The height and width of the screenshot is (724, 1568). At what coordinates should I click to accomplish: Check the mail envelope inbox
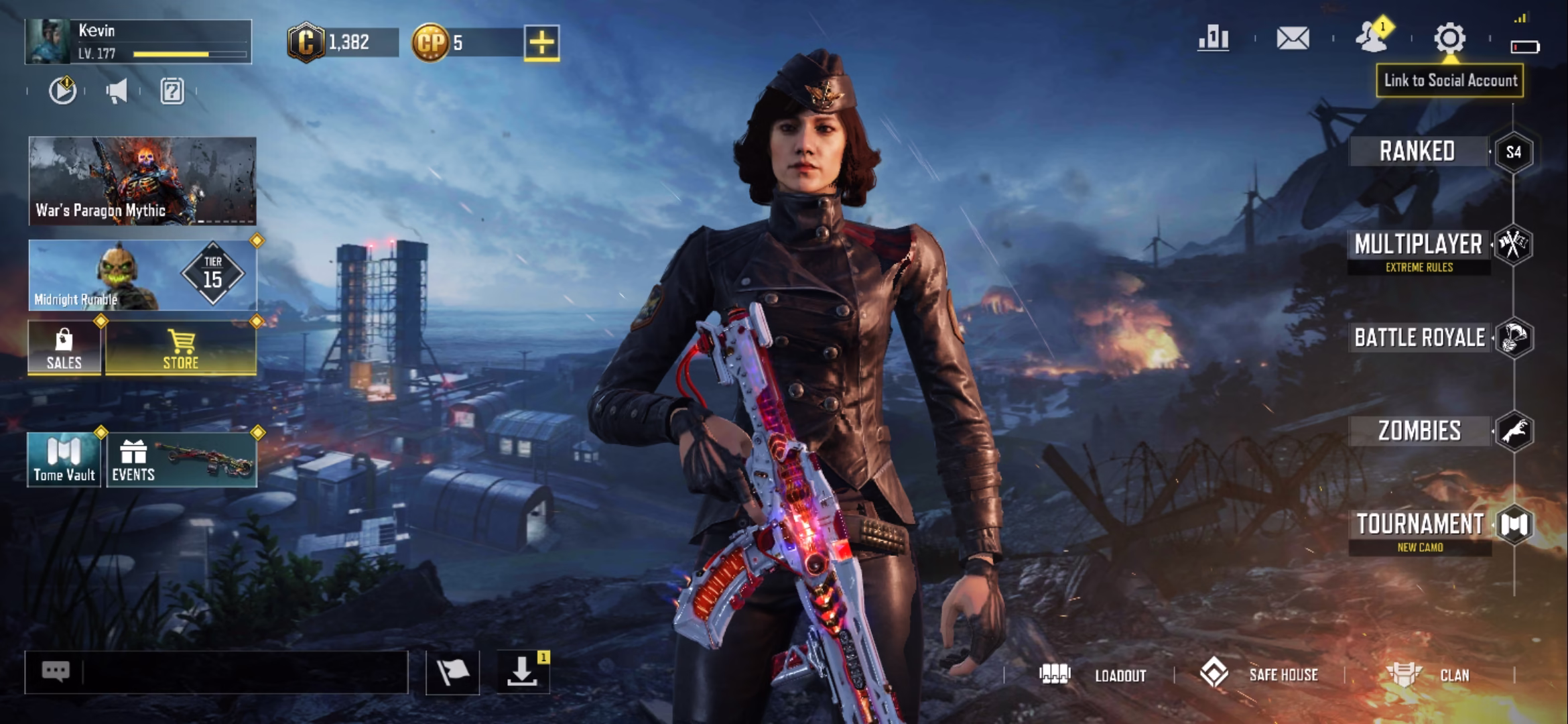pos(1293,38)
